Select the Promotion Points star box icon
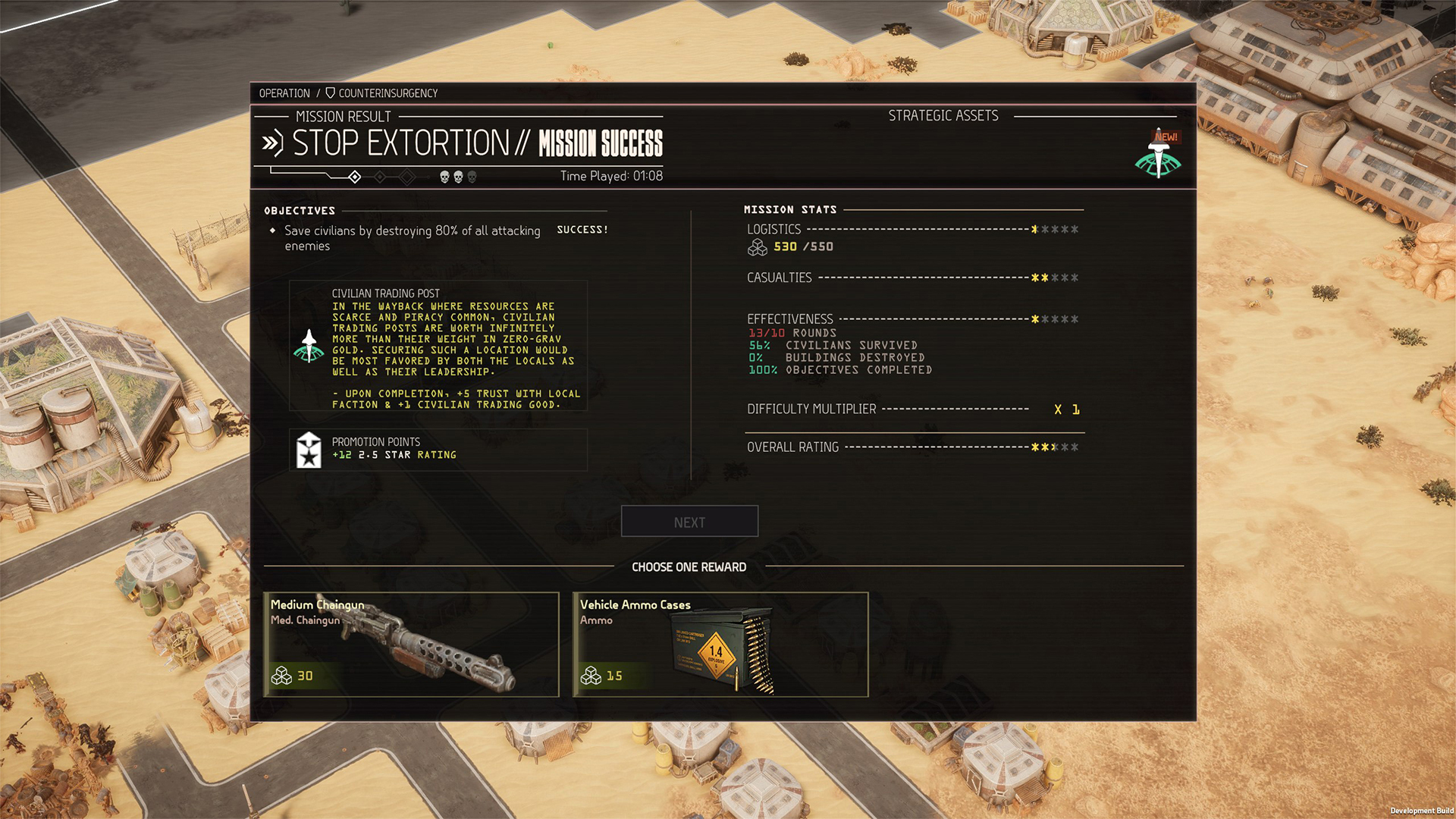Screen dimensions: 1456x819 [x=309, y=448]
